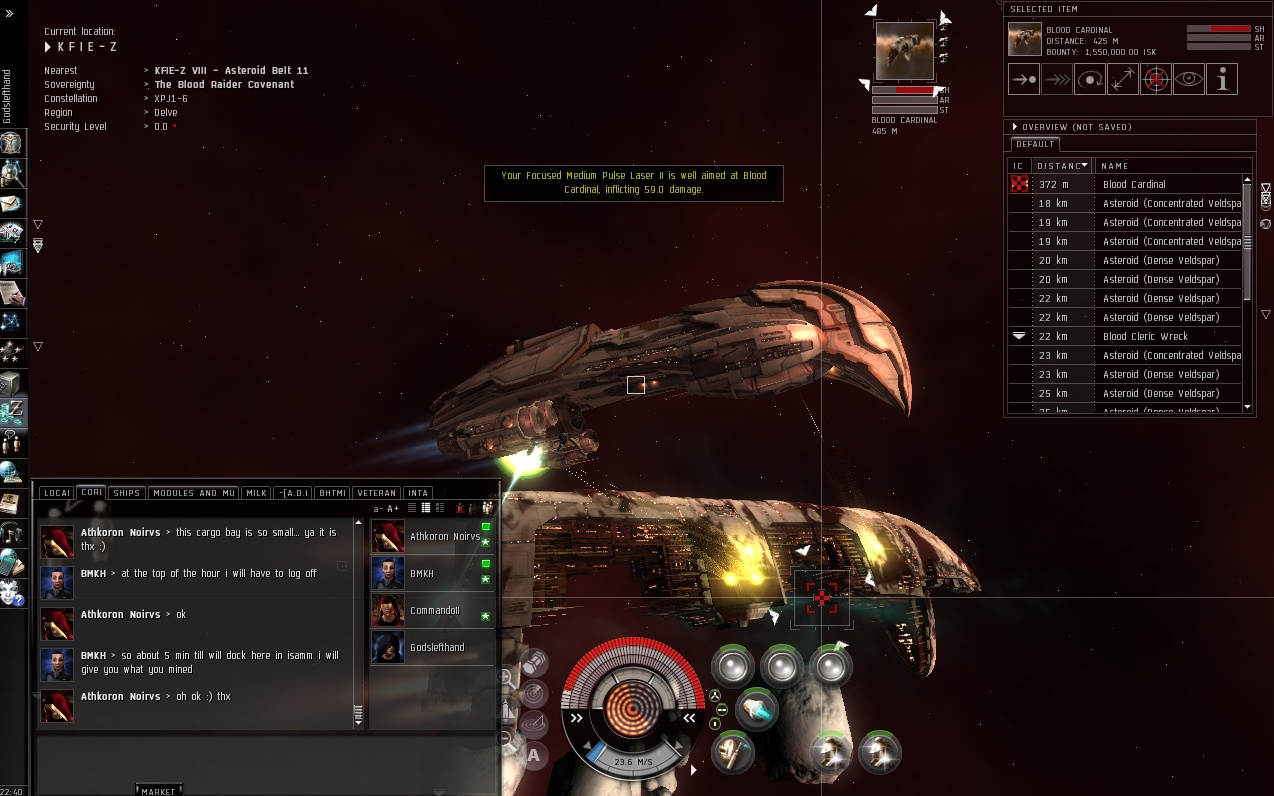Image resolution: width=1274 pixels, height=796 pixels.
Task: Approach the selected Blood Cardinal
Action: pos(1024,79)
